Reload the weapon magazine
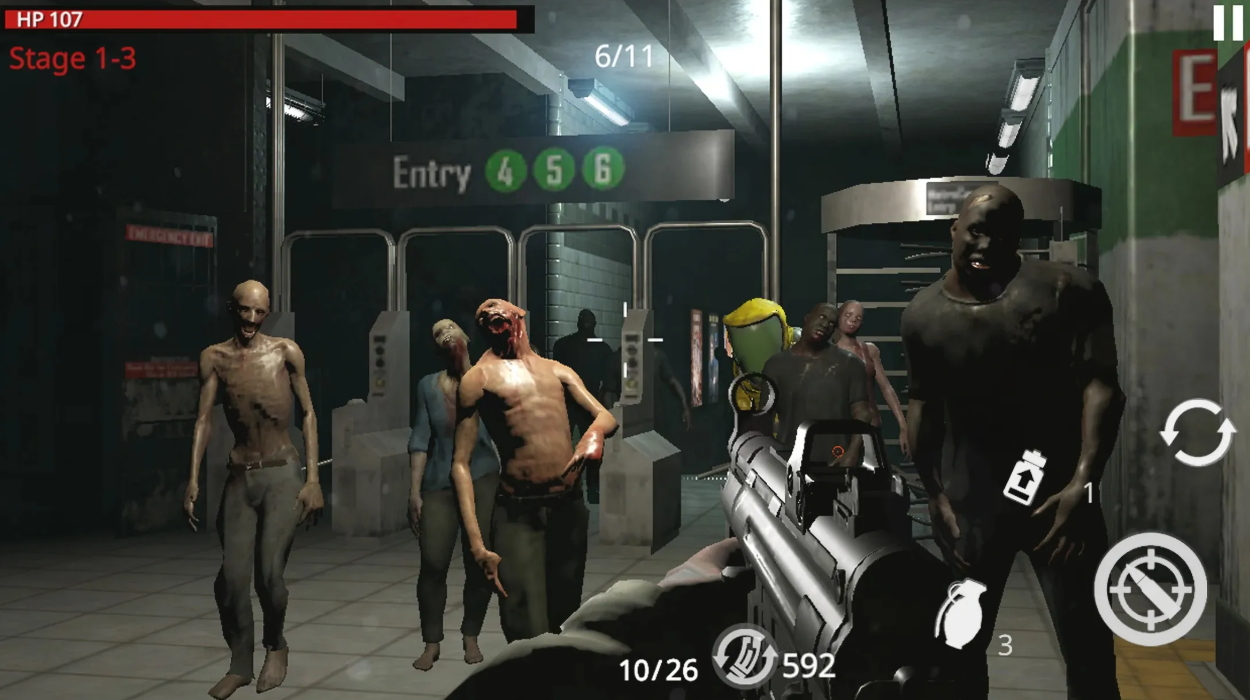This screenshot has height=700, width=1250. coord(744,656)
